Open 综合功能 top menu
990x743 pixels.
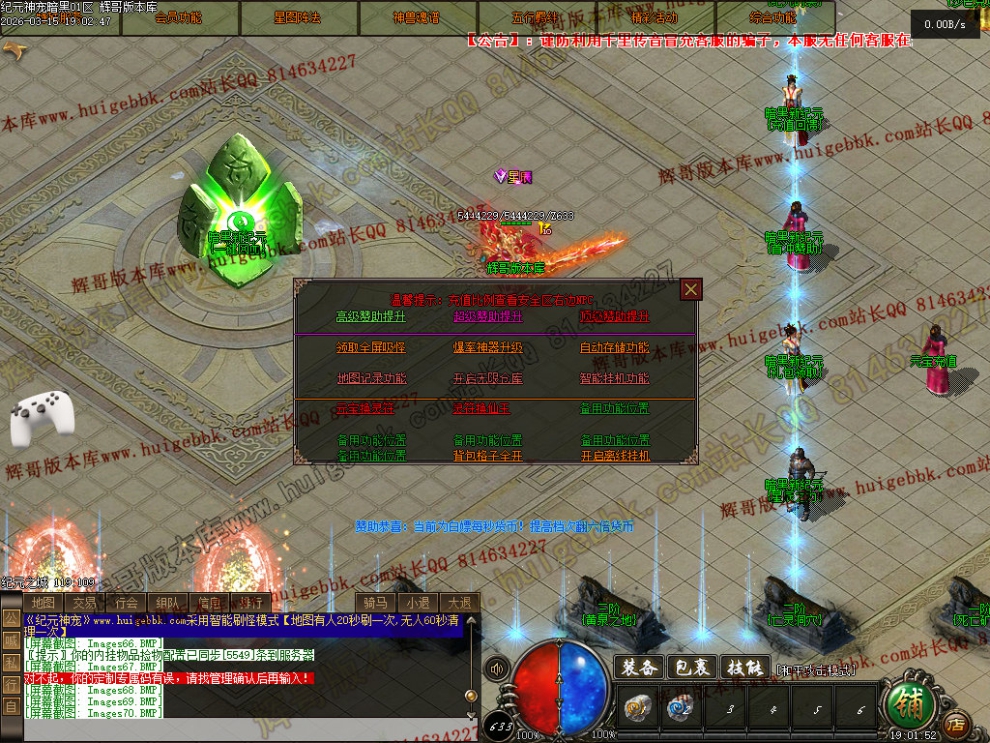[x=774, y=18]
